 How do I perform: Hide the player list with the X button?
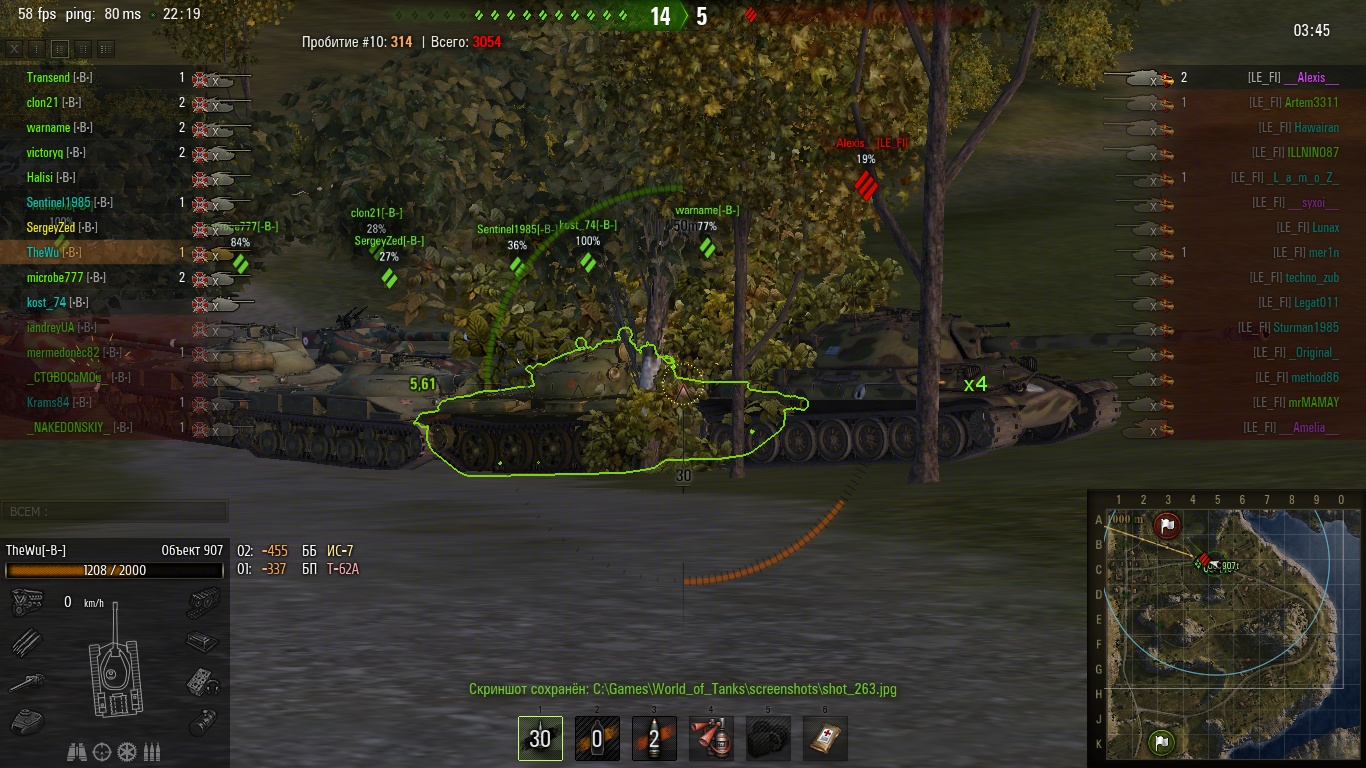pyautogui.click(x=14, y=48)
